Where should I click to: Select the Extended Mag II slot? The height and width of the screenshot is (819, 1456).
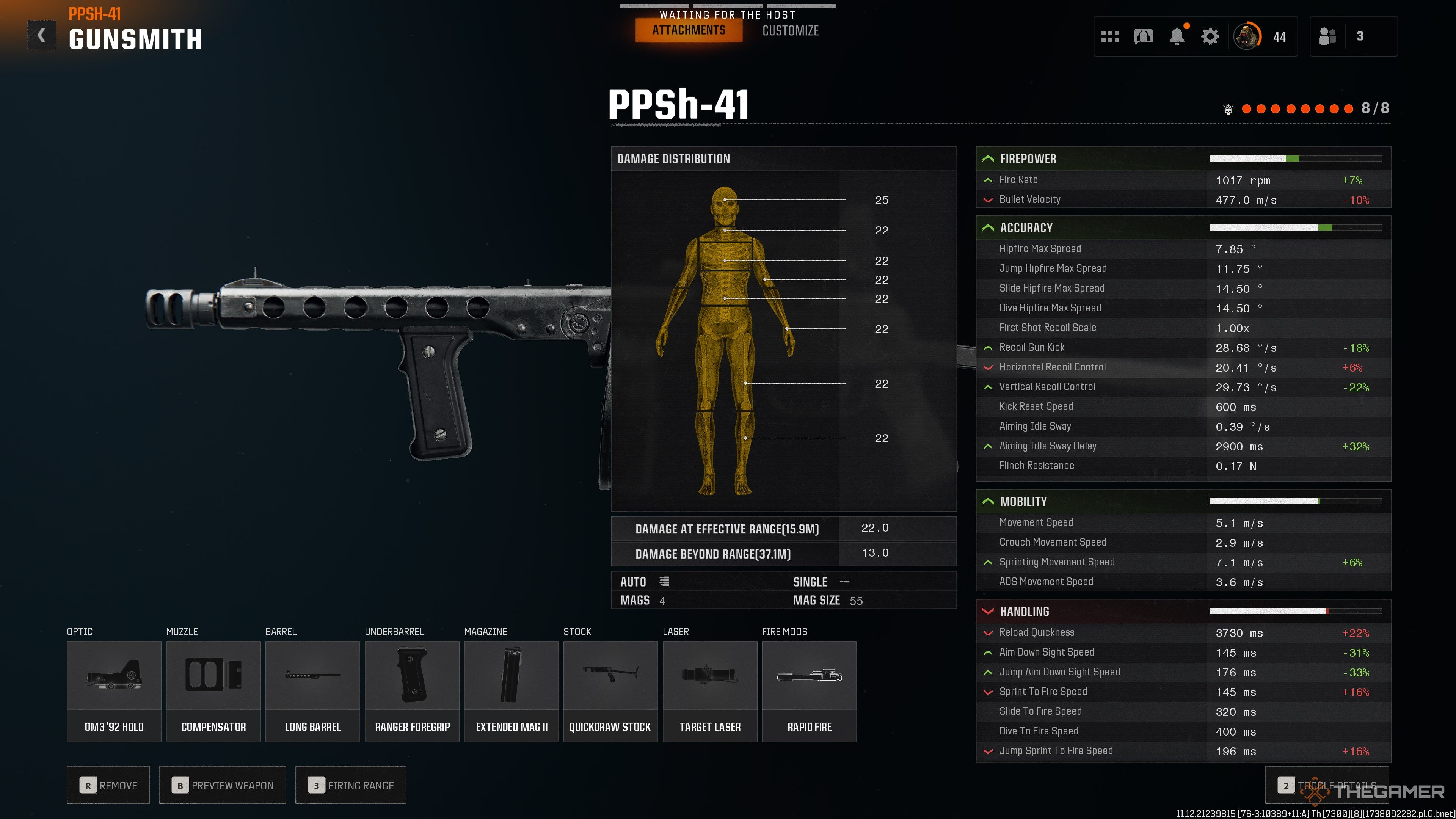point(511,691)
